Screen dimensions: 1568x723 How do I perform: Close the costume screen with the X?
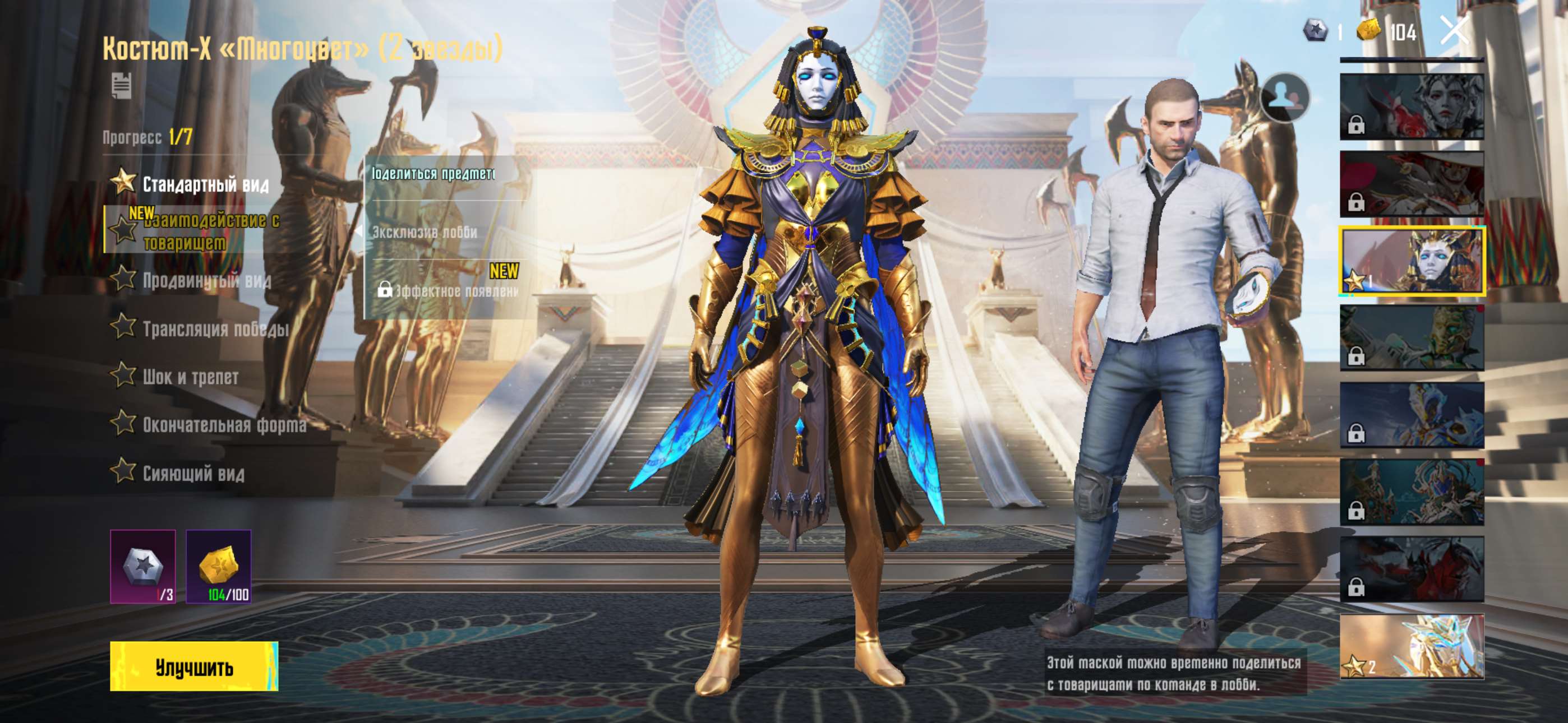pyautogui.click(x=1454, y=30)
